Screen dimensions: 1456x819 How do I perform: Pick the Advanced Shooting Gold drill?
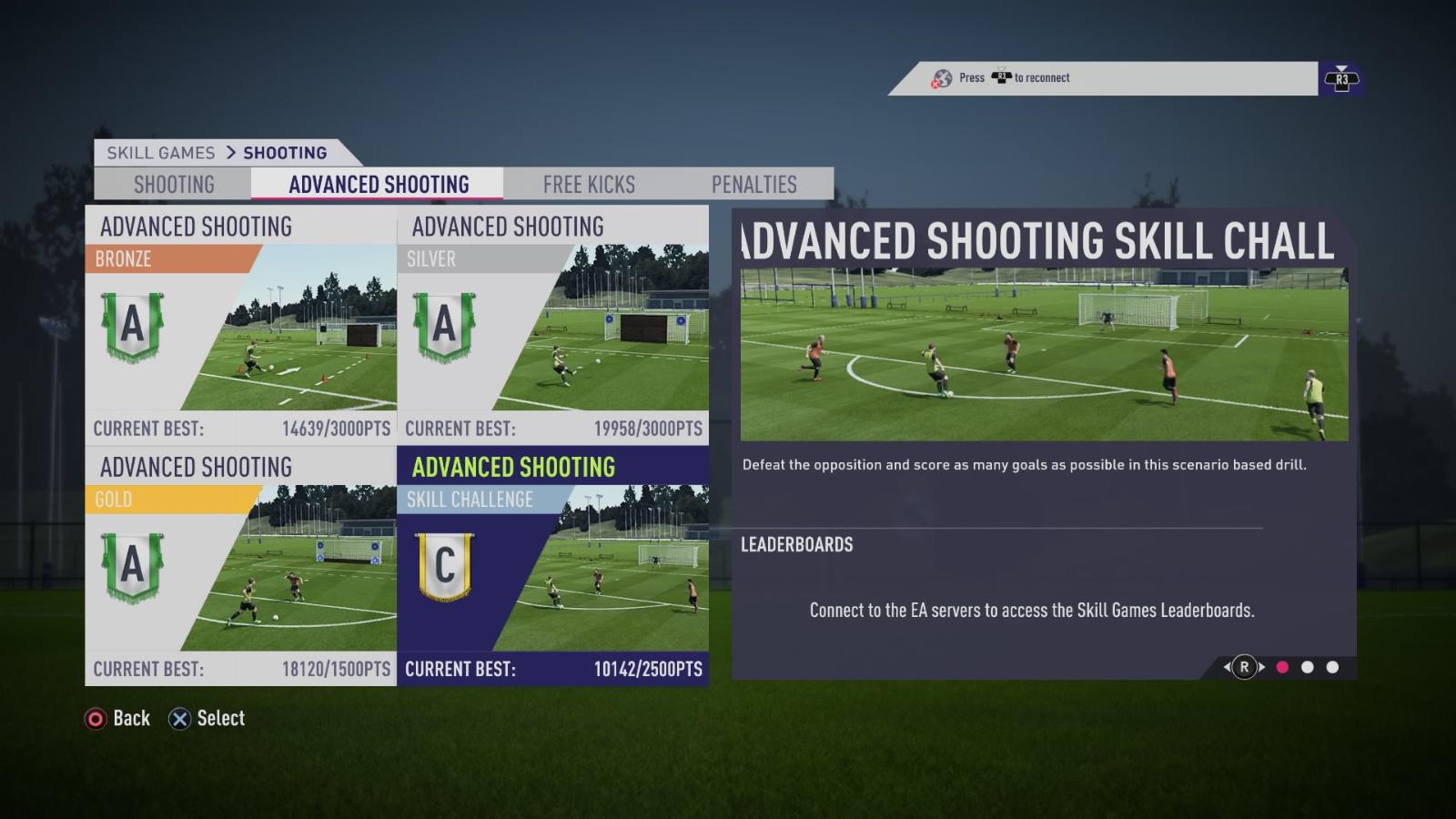coord(241,565)
